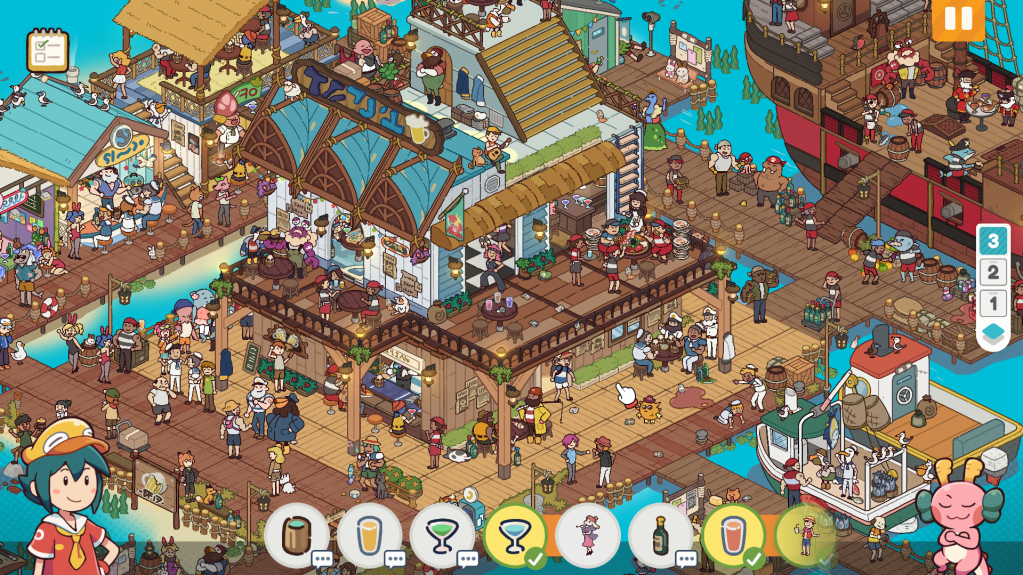Screen dimensions: 1023x575
Task: Open the checklist task list
Action: (47, 50)
